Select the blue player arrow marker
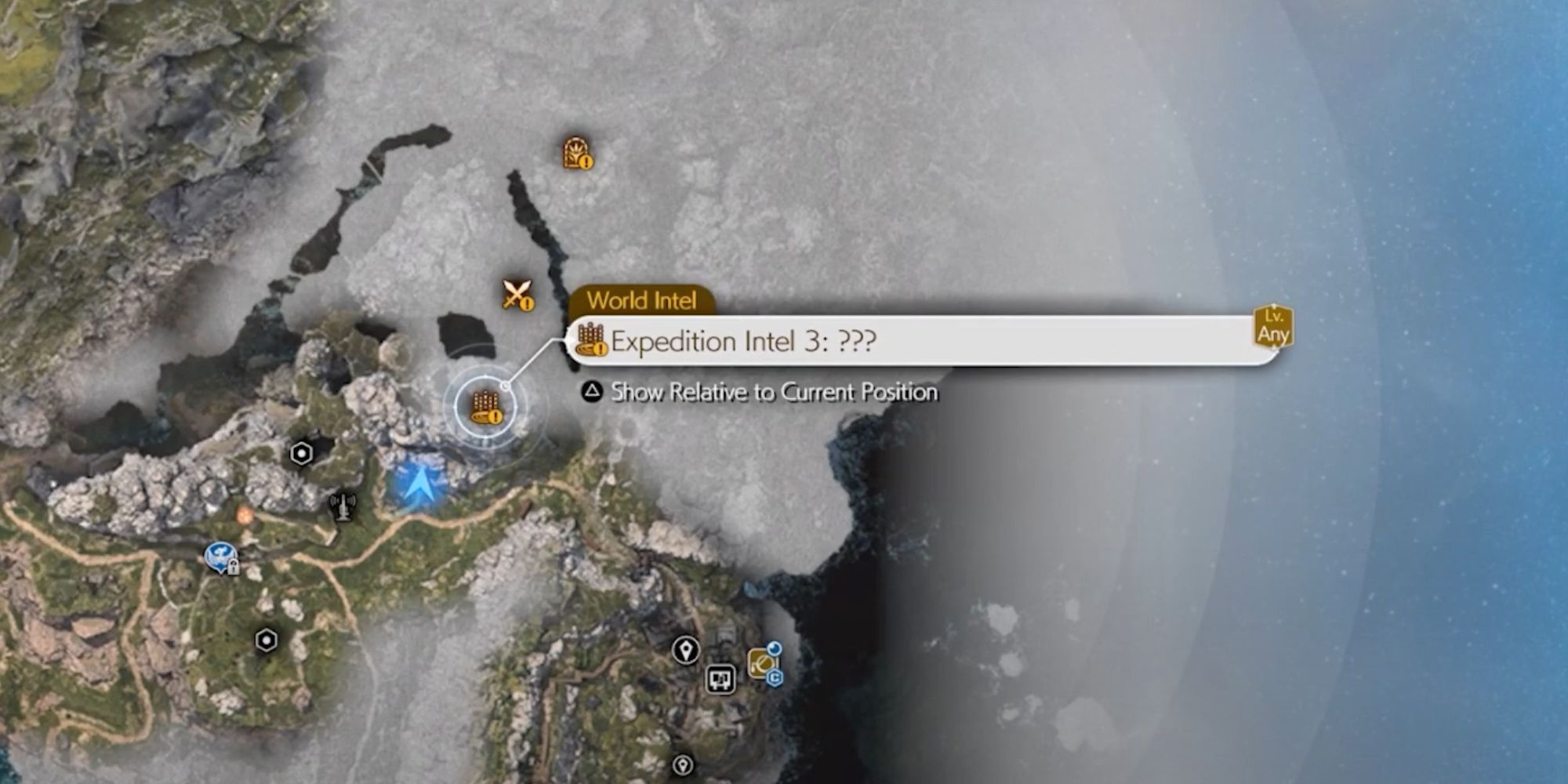The width and height of the screenshot is (1568, 784). click(x=418, y=484)
